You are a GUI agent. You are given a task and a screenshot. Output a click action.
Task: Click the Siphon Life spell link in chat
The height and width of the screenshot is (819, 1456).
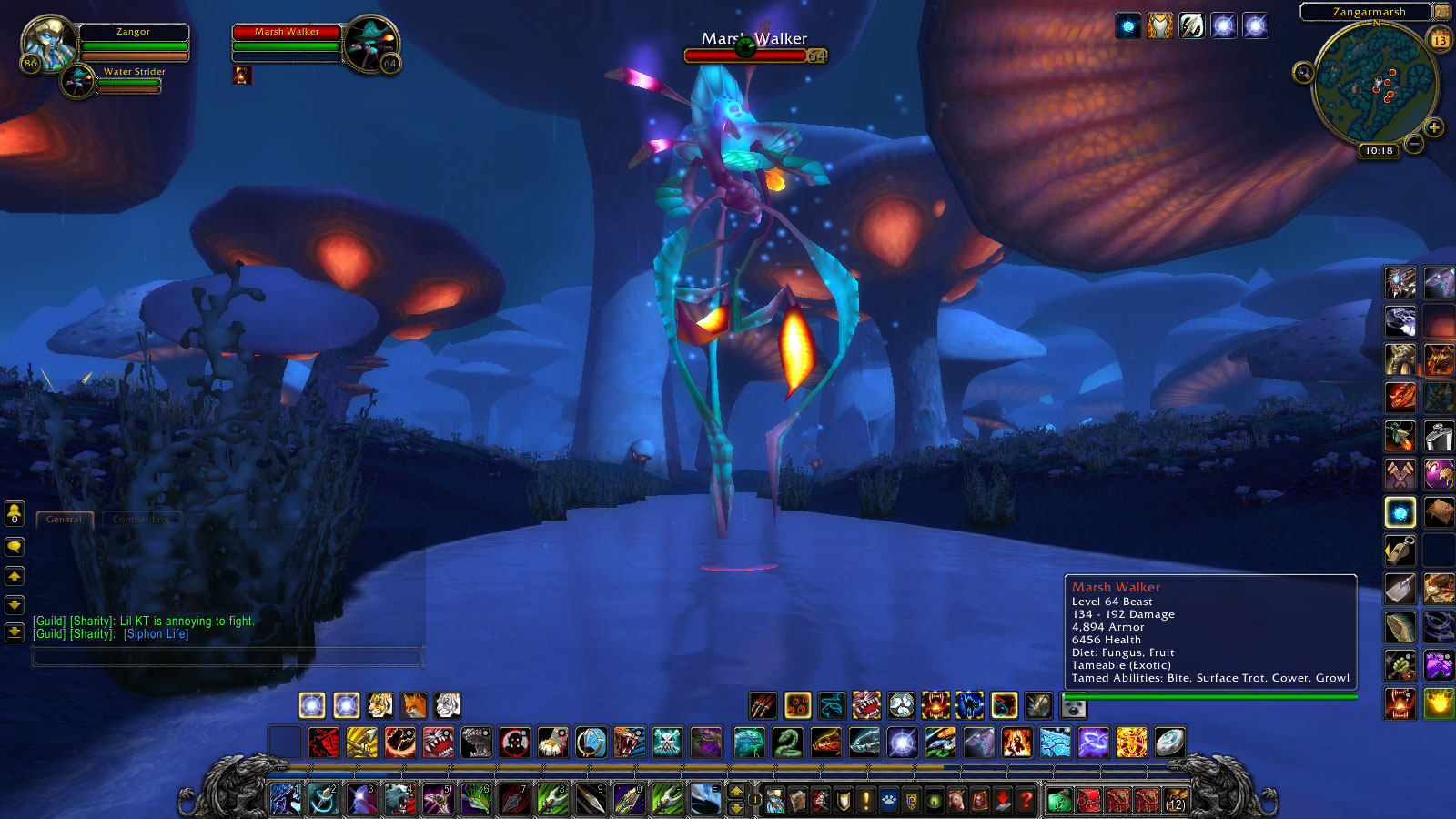(x=157, y=634)
